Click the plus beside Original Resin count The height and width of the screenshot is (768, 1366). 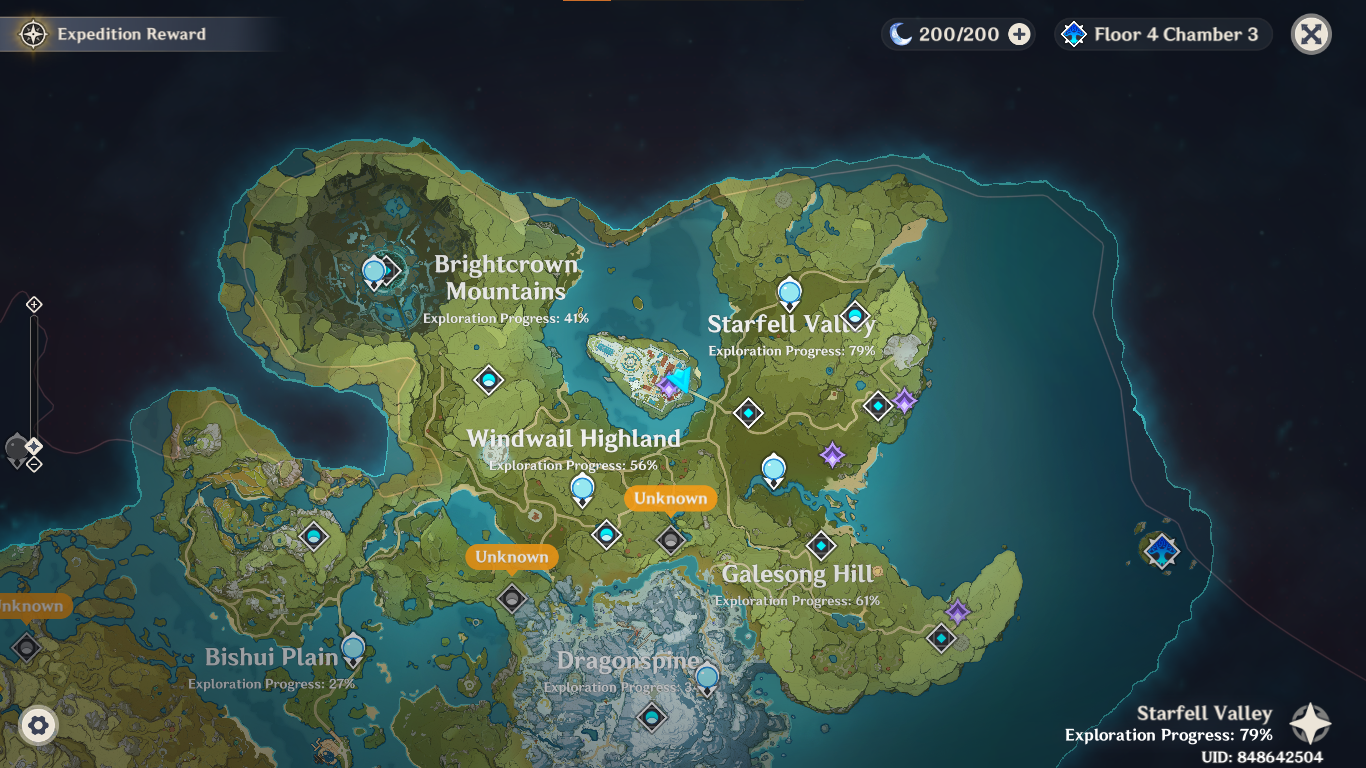click(1018, 33)
